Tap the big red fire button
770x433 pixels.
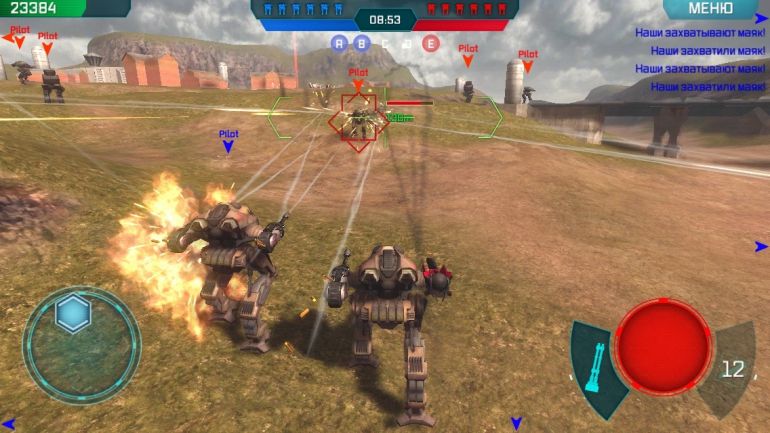[662, 346]
